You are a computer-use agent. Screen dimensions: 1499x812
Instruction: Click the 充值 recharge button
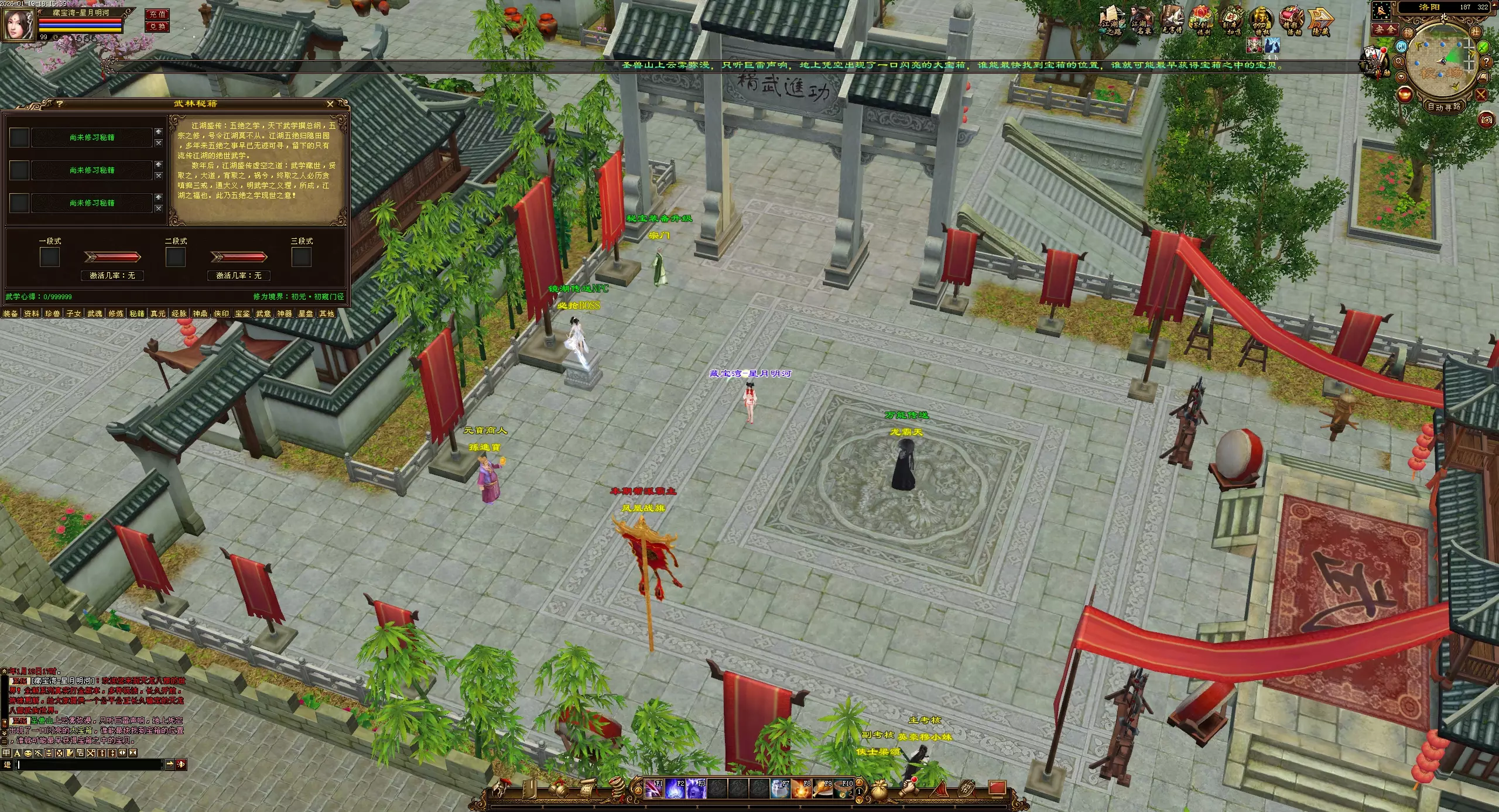[x=157, y=15]
